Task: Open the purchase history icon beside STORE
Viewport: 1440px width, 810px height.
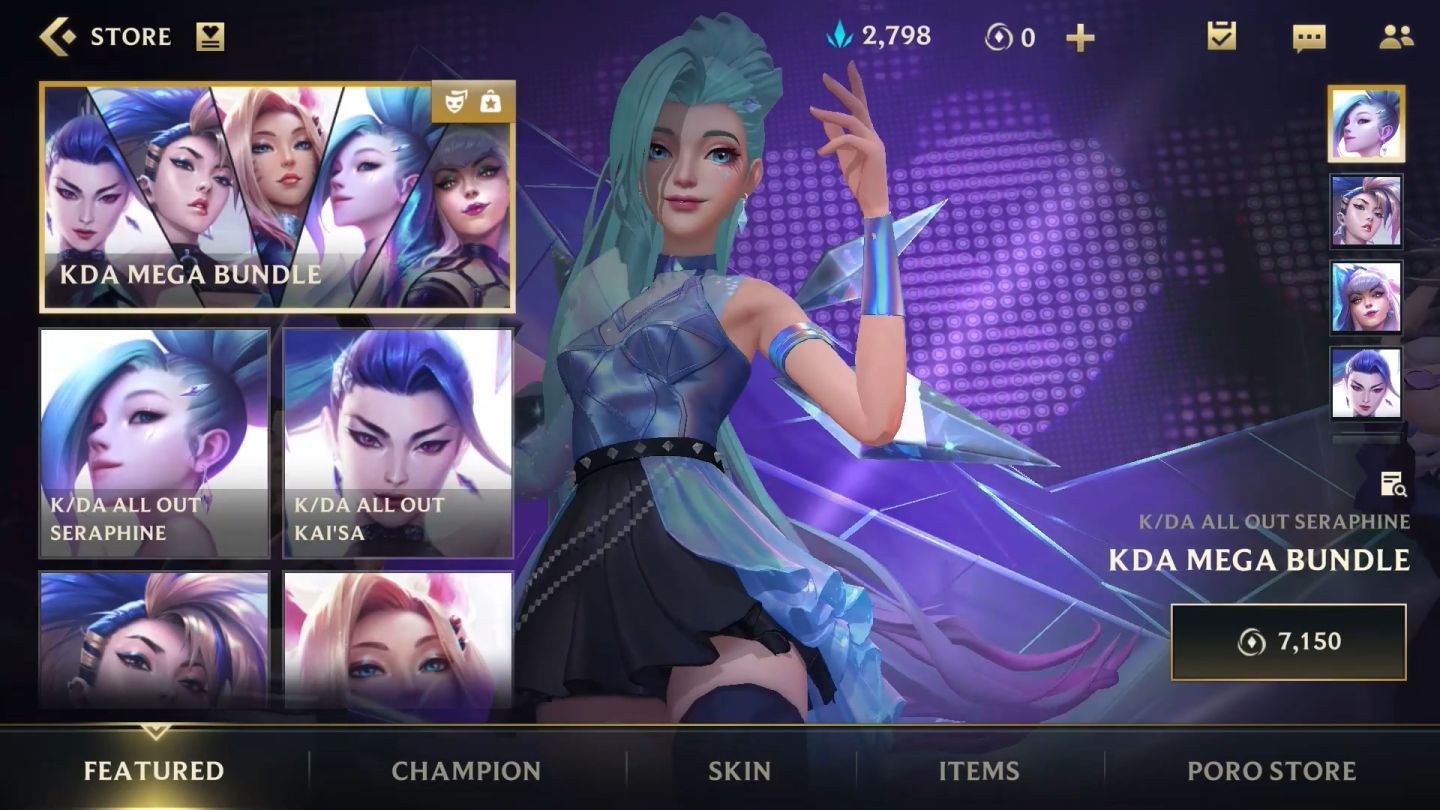Action: (210, 37)
